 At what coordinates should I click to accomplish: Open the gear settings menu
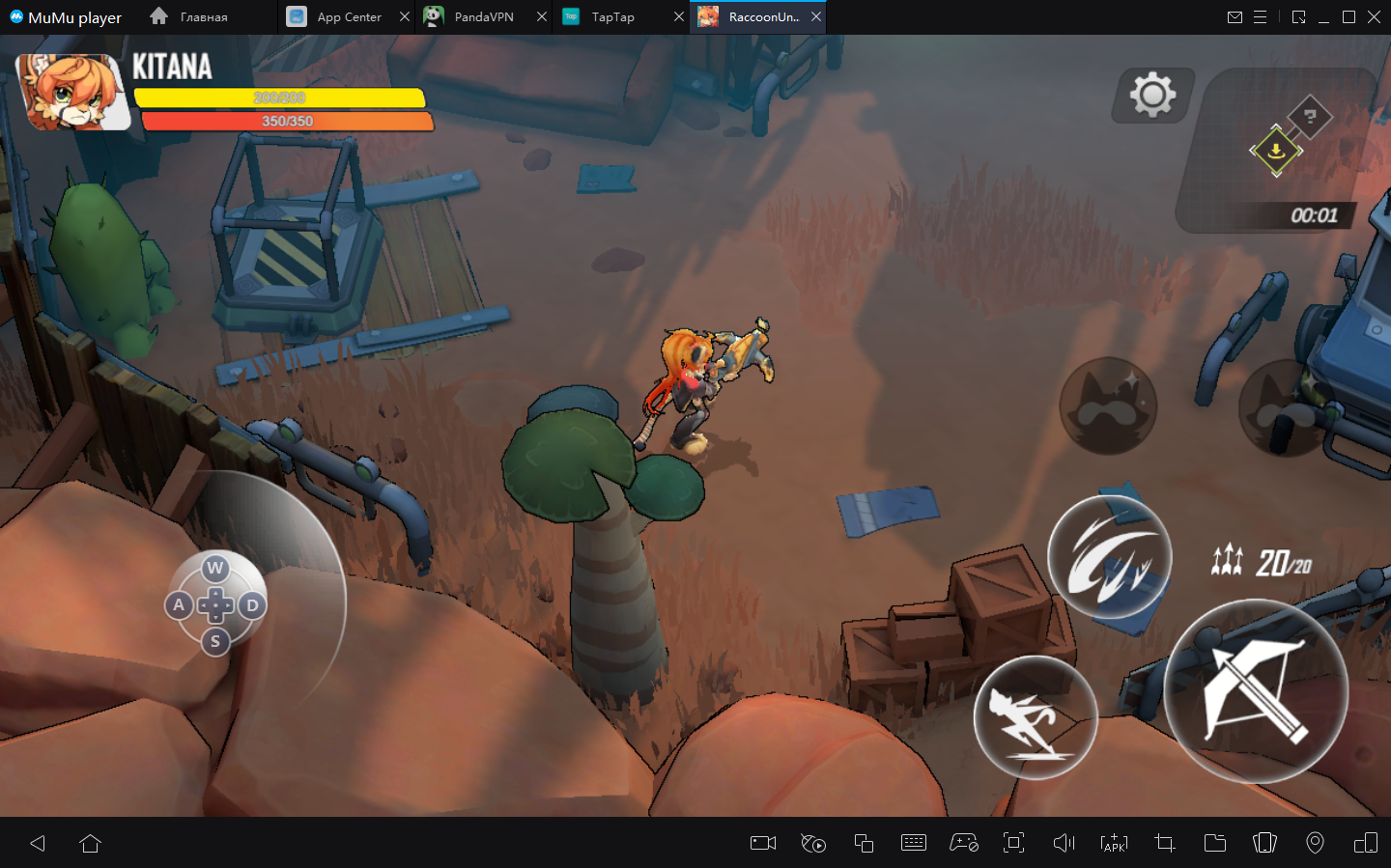1152,95
